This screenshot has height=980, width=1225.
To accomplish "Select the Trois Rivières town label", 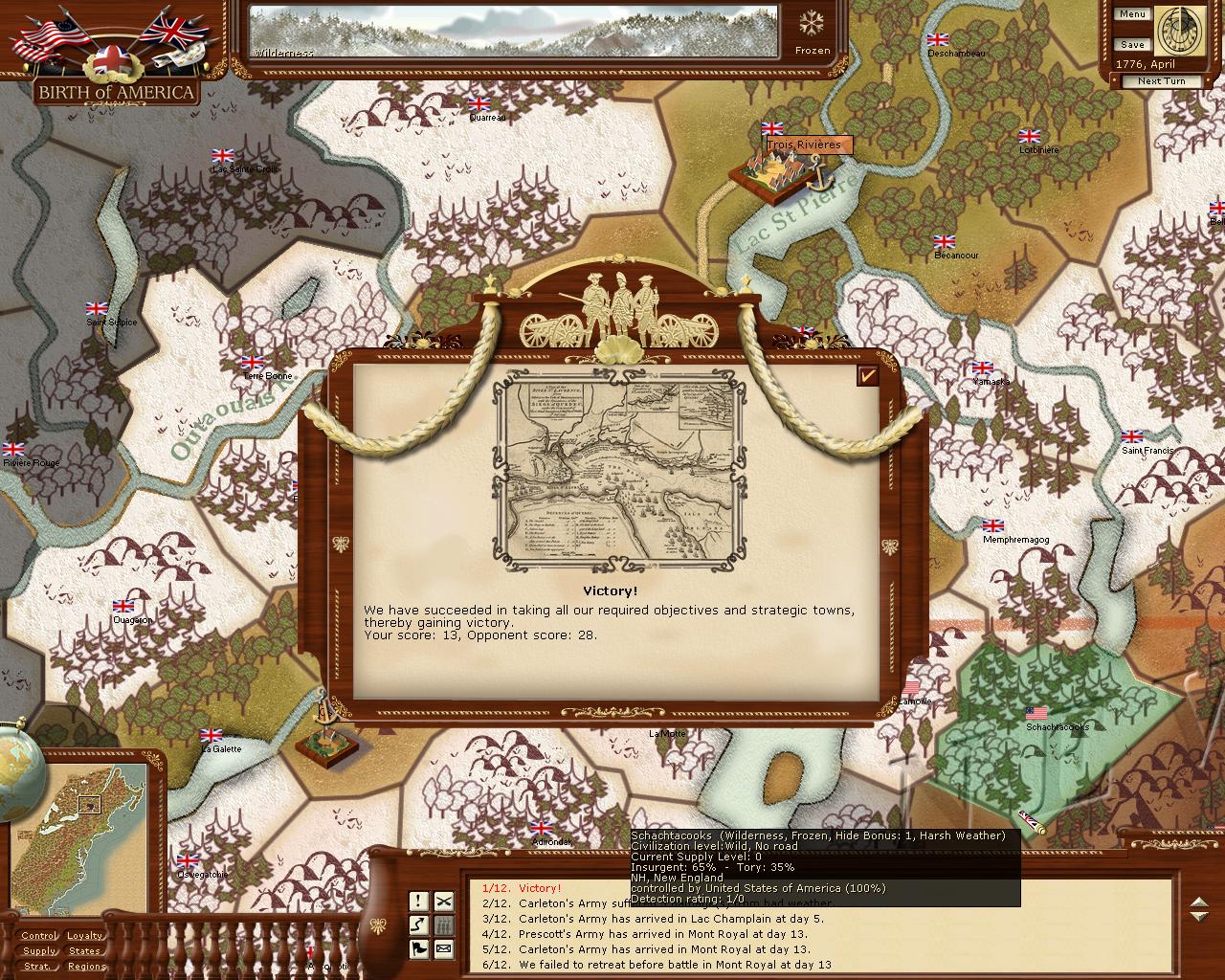I will coord(804,145).
